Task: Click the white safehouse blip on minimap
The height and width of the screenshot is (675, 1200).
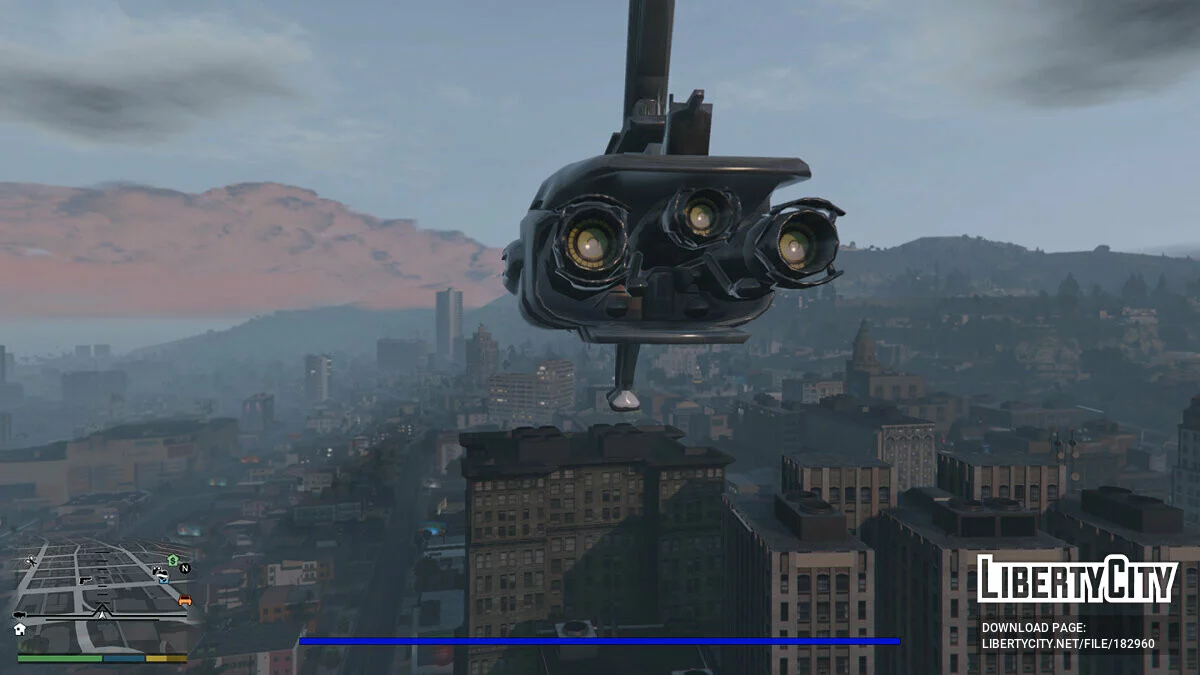Action: coord(19,629)
